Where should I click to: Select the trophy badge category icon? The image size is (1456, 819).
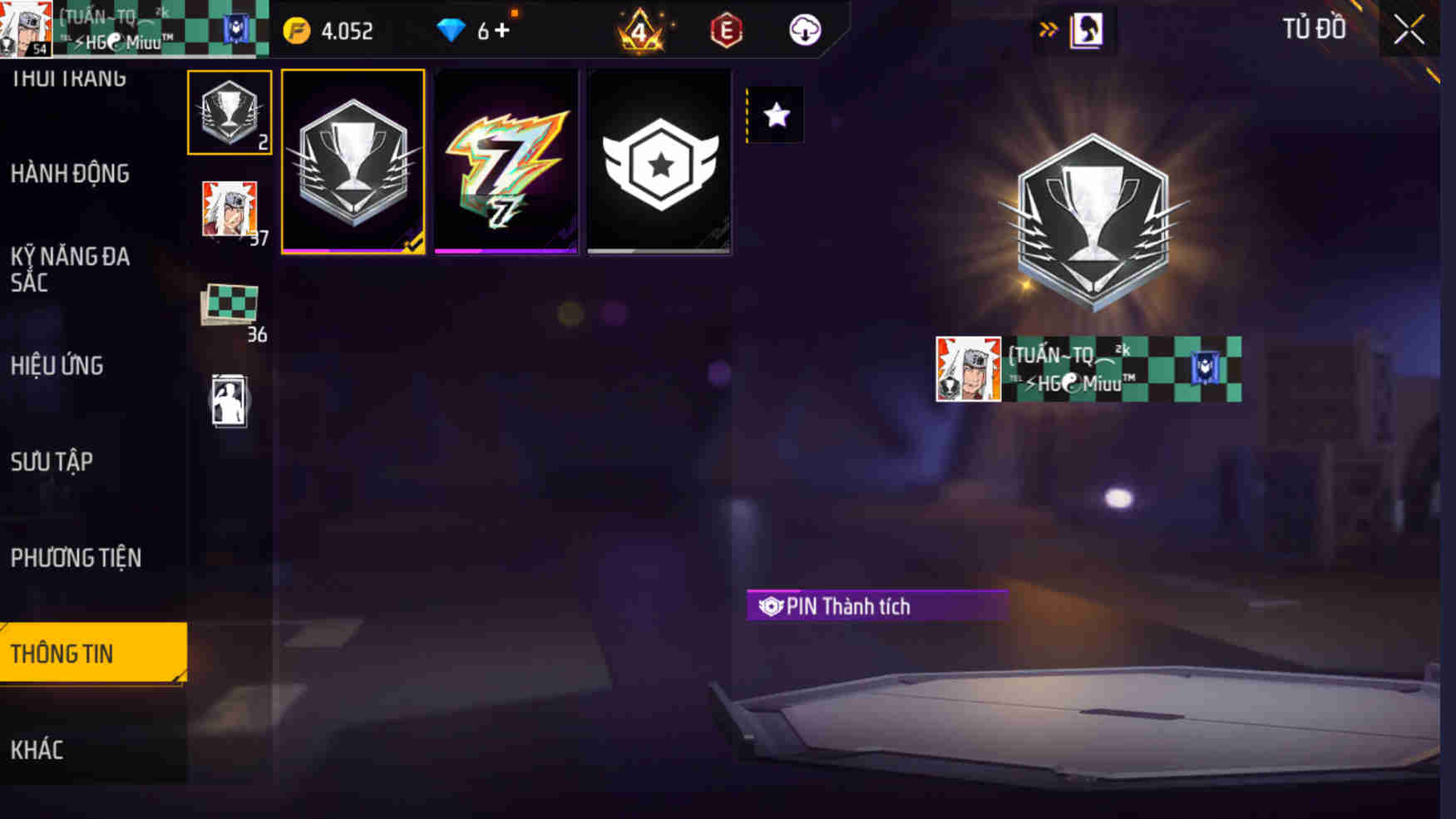tap(230, 112)
